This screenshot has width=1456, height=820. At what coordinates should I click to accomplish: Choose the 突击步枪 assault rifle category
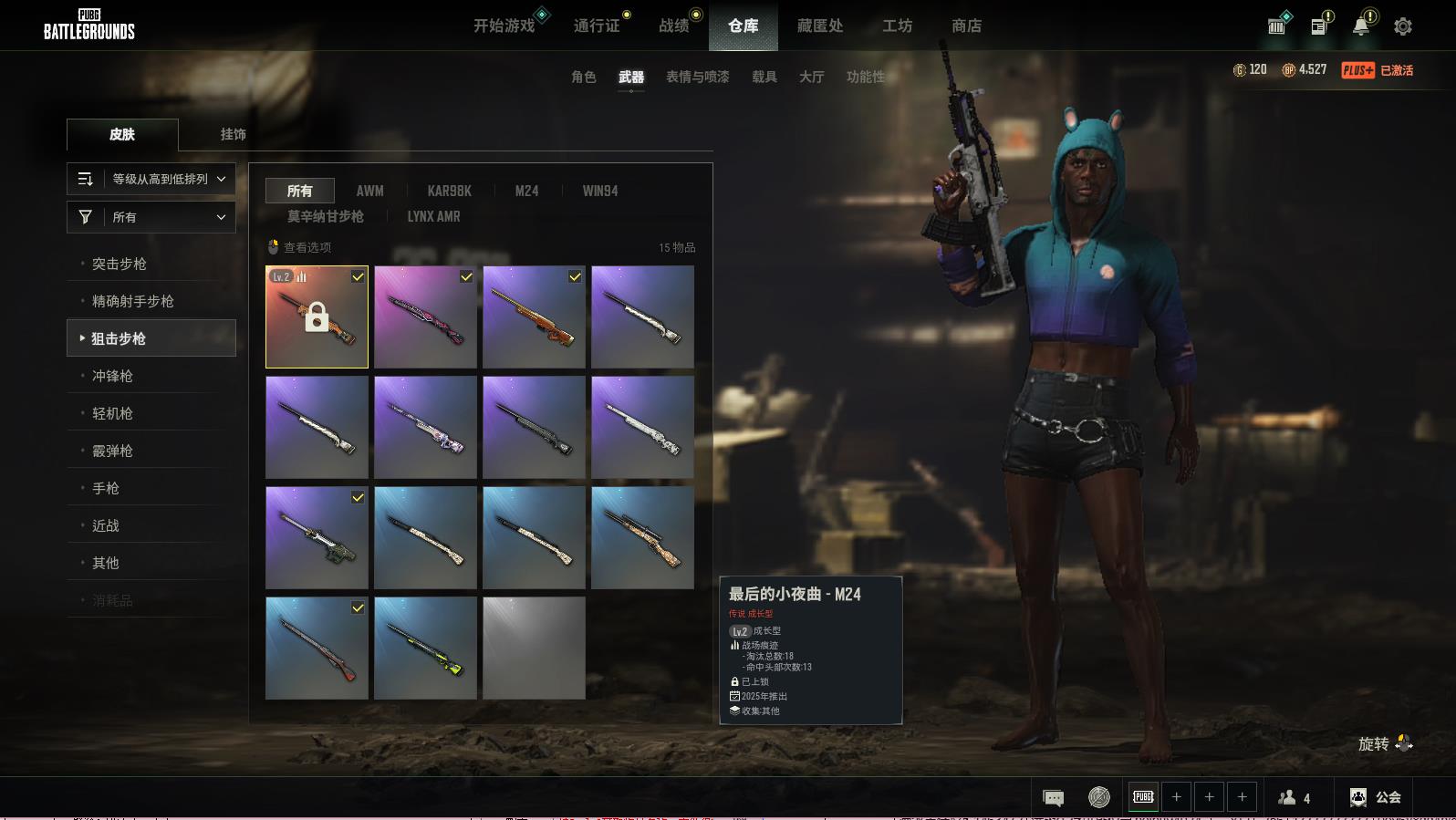coord(120,264)
